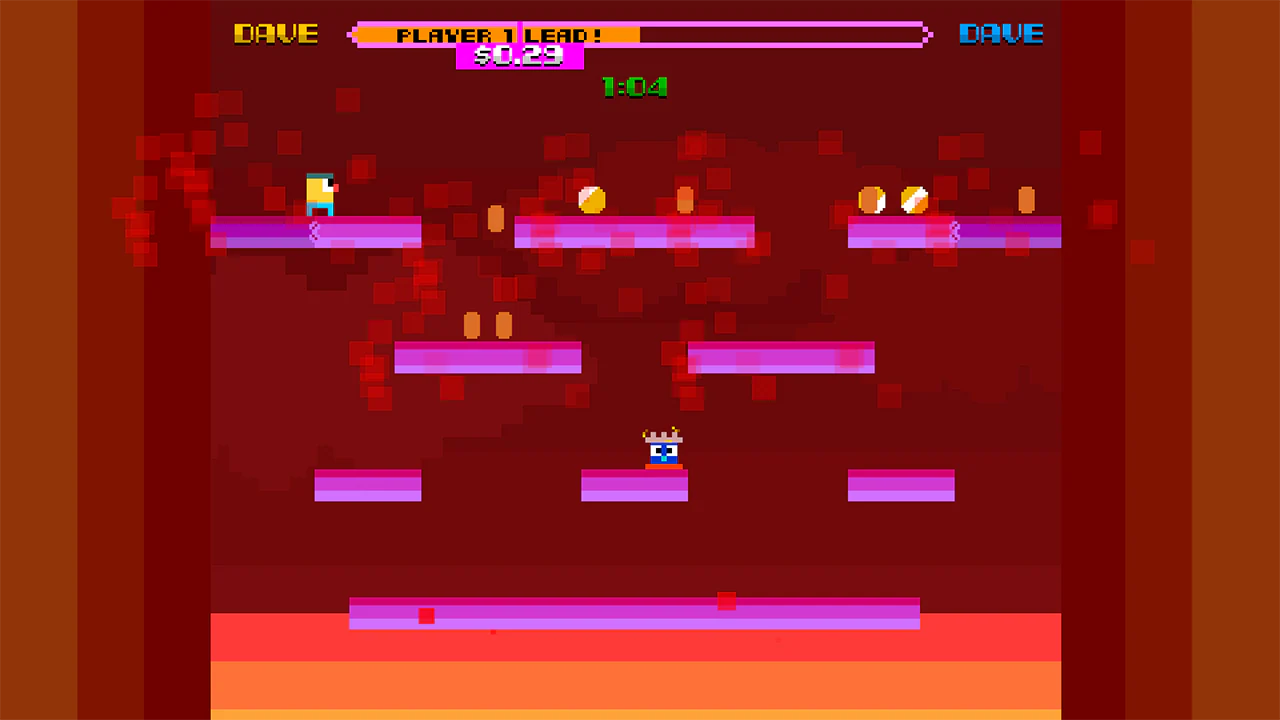Click the green 1:04 match timer
Screen dimensions: 1280x720
(635, 87)
